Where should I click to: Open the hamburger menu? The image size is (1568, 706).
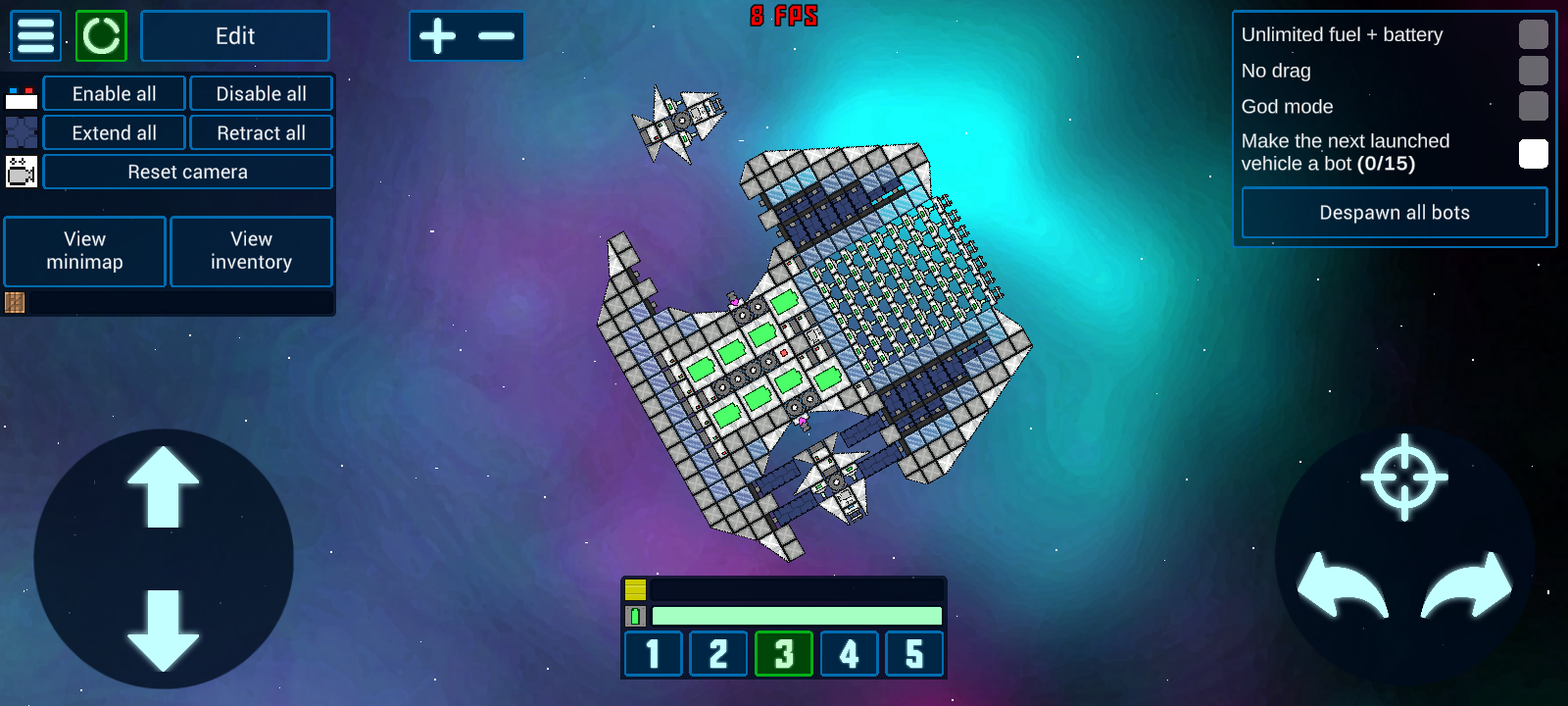pyautogui.click(x=36, y=36)
